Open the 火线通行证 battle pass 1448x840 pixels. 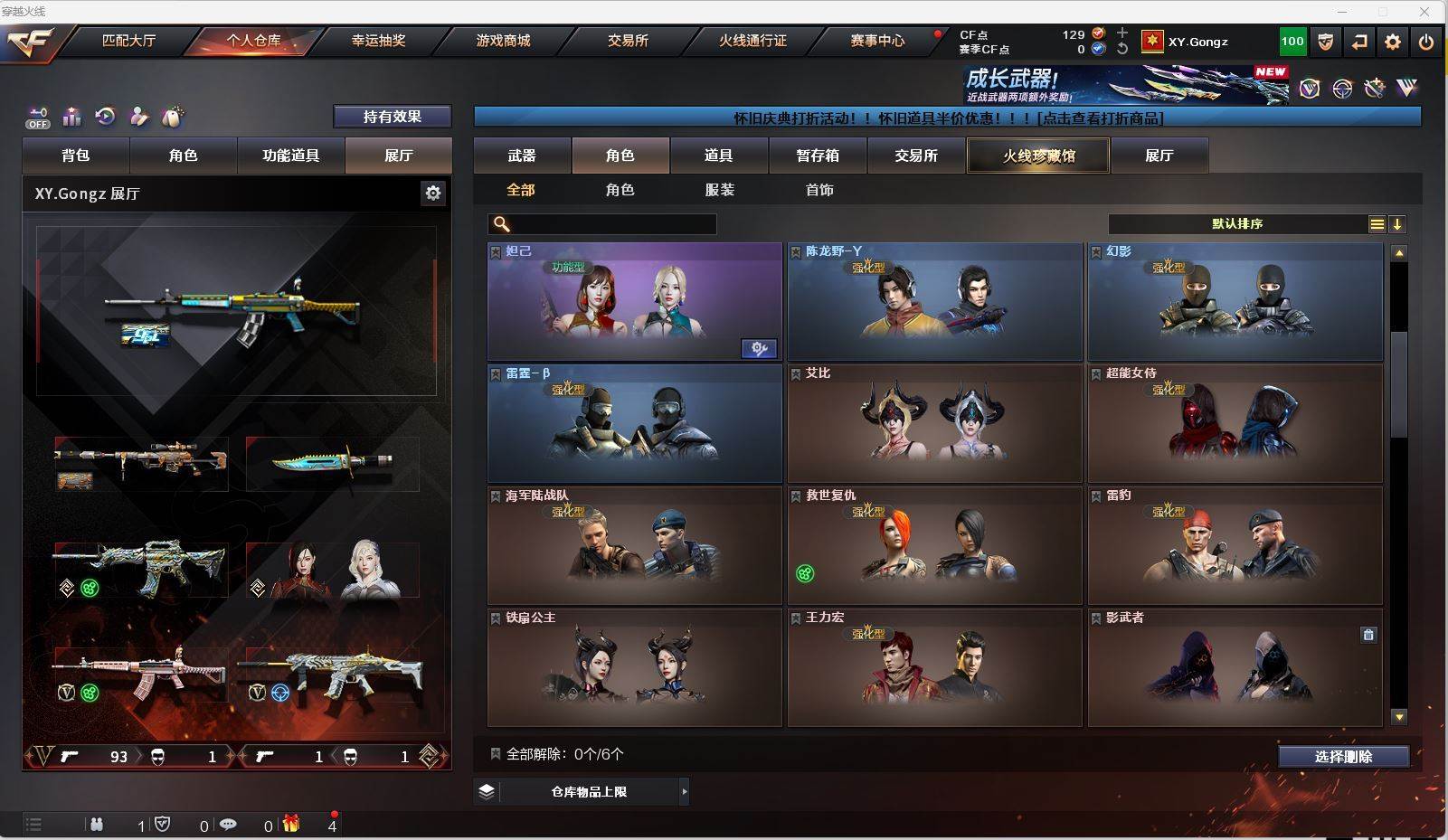752,41
